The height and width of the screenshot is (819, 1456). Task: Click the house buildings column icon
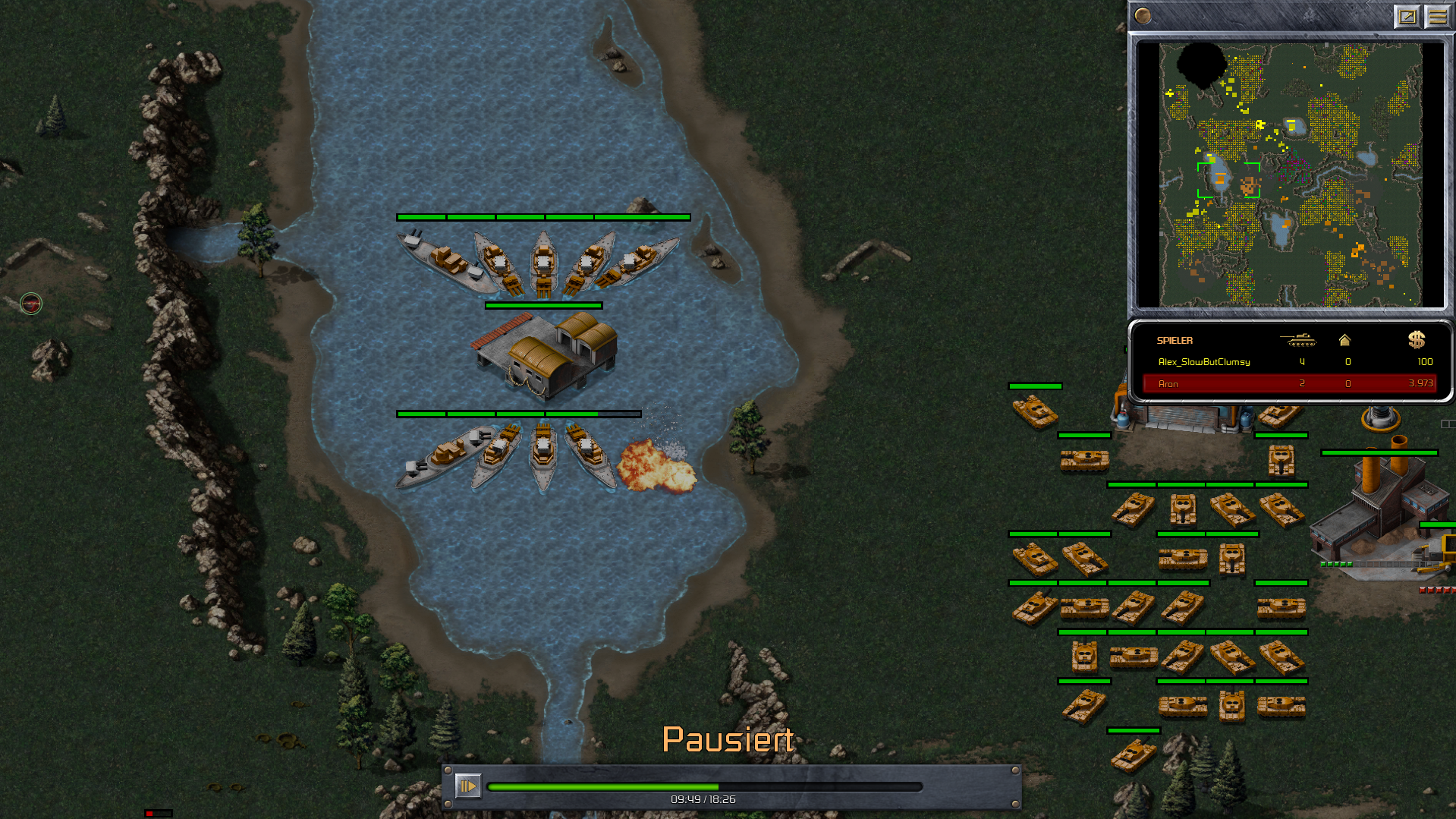click(1344, 340)
